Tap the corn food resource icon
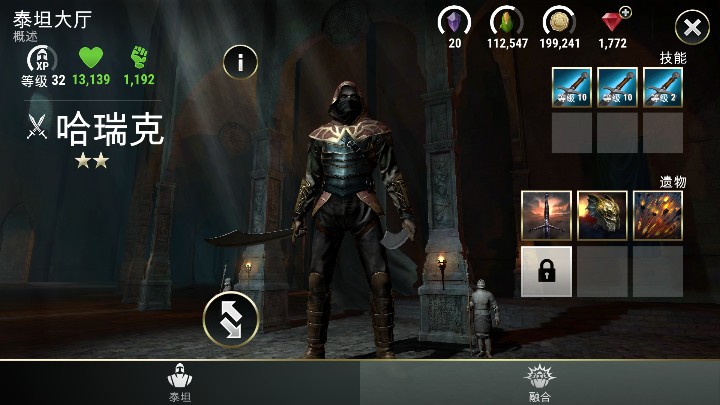720x405 pixels. click(507, 21)
